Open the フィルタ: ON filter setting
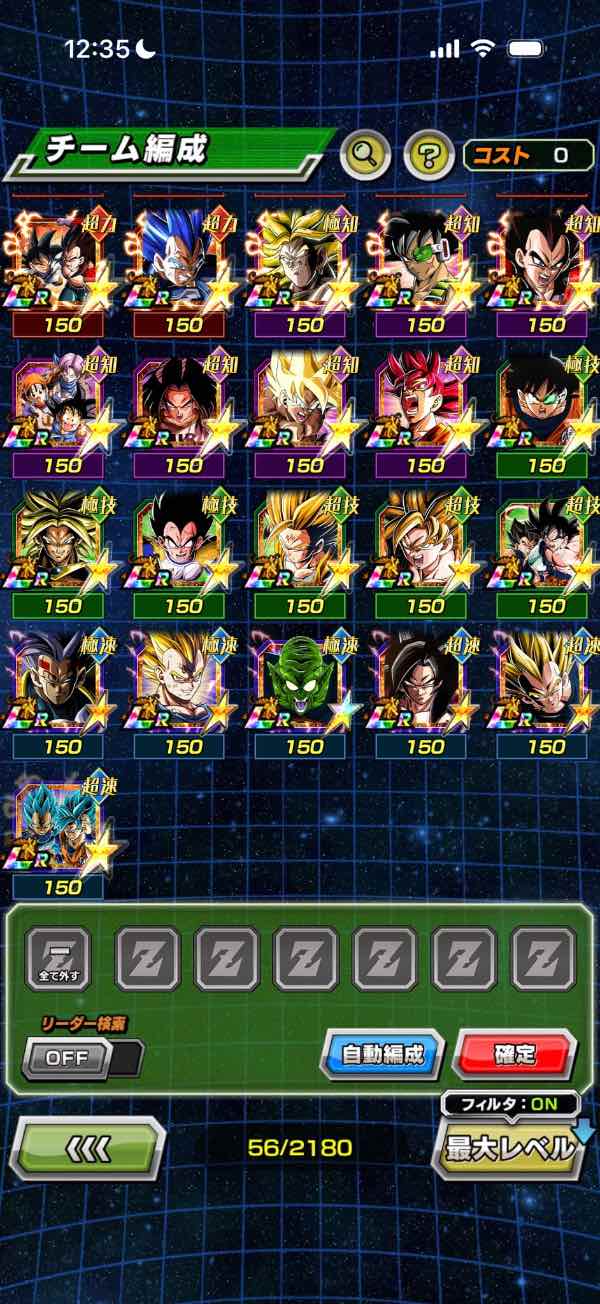Screen dimensions: 600x1304 (511, 1105)
